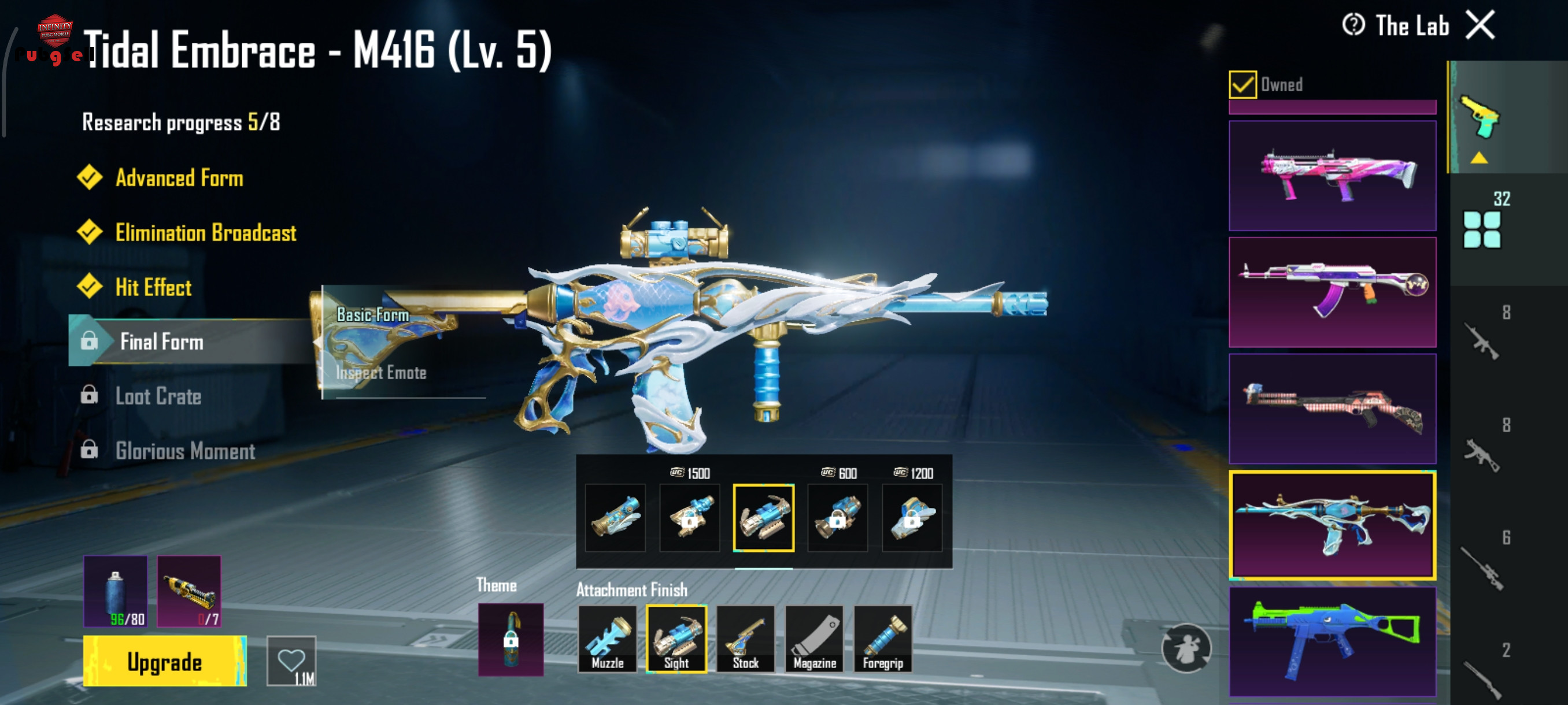The height and width of the screenshot is (705, 1568).
Task: Toggle the Owned checkbox filter
Action: coord(1242,84)
